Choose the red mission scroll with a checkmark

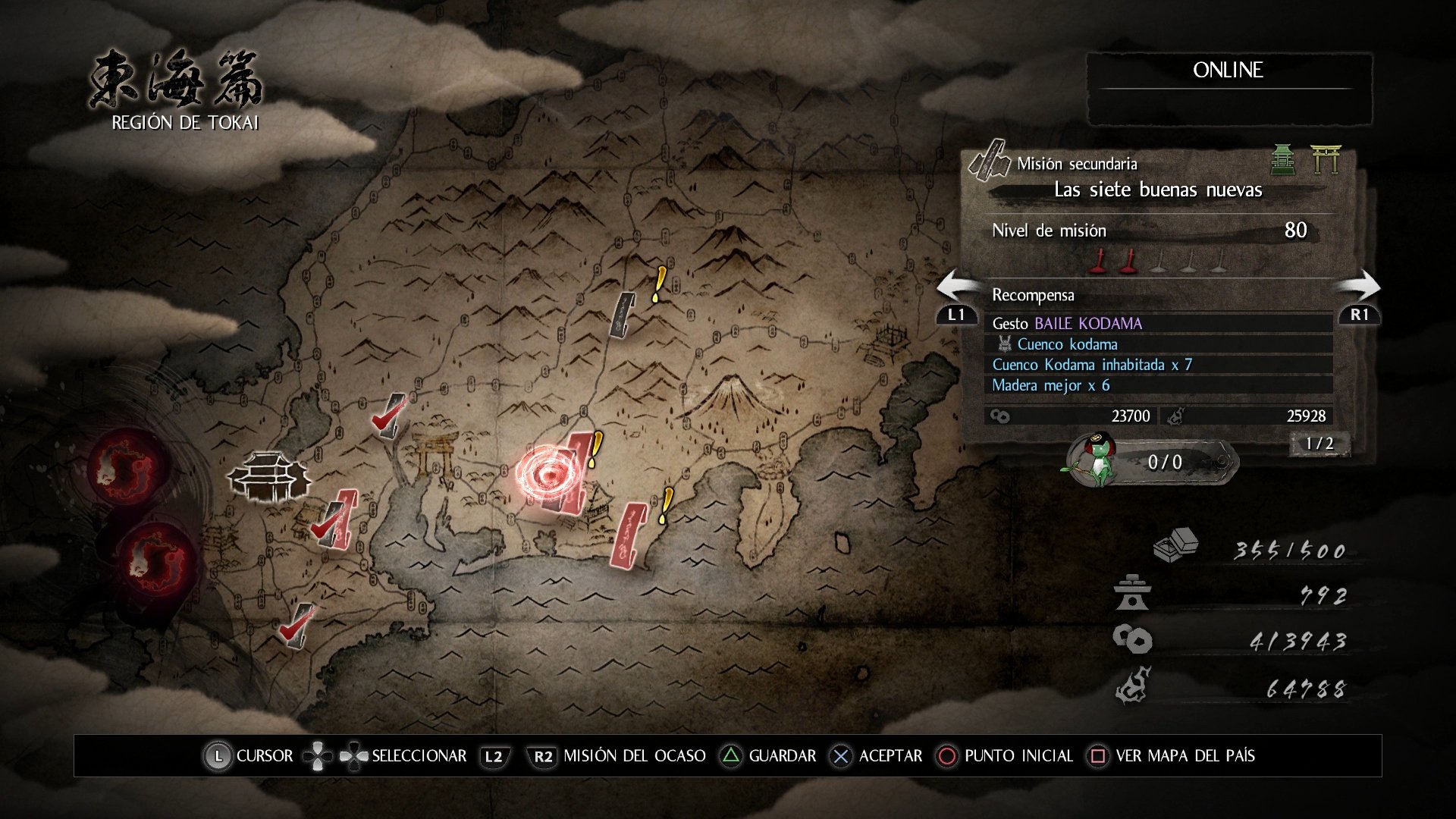[336, 520]
